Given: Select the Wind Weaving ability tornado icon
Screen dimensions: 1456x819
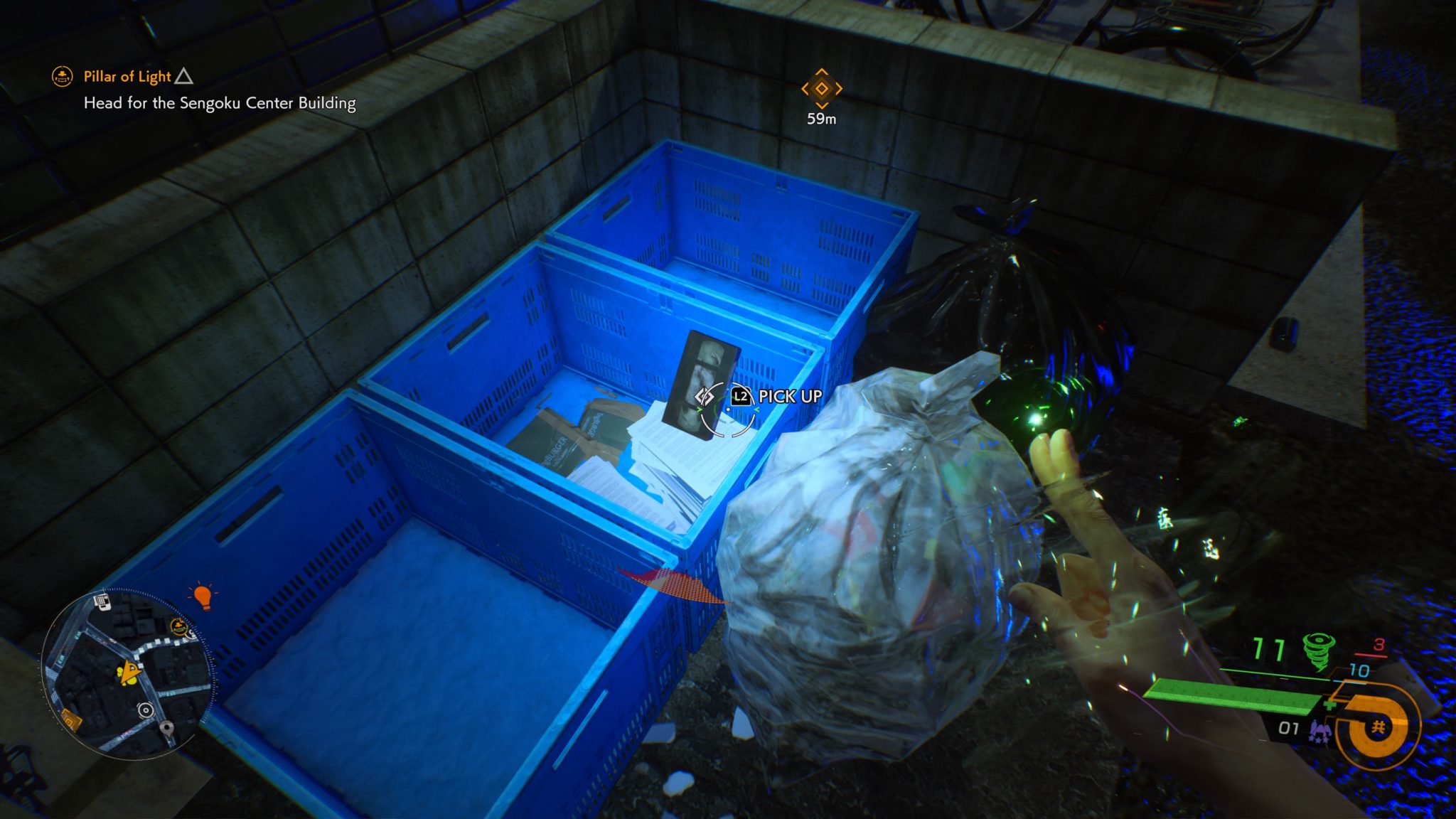Looking at the screenshot, I should pyautogui.click(x=1318, y=651).
